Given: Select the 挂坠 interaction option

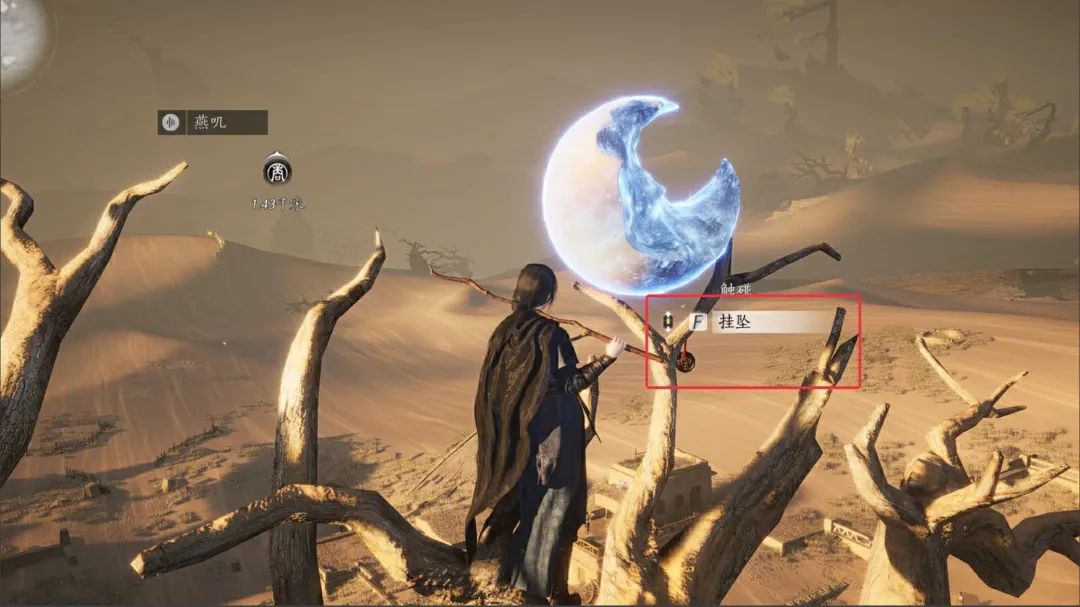Looking at the screenshot, I should click(x=771, y=322).
